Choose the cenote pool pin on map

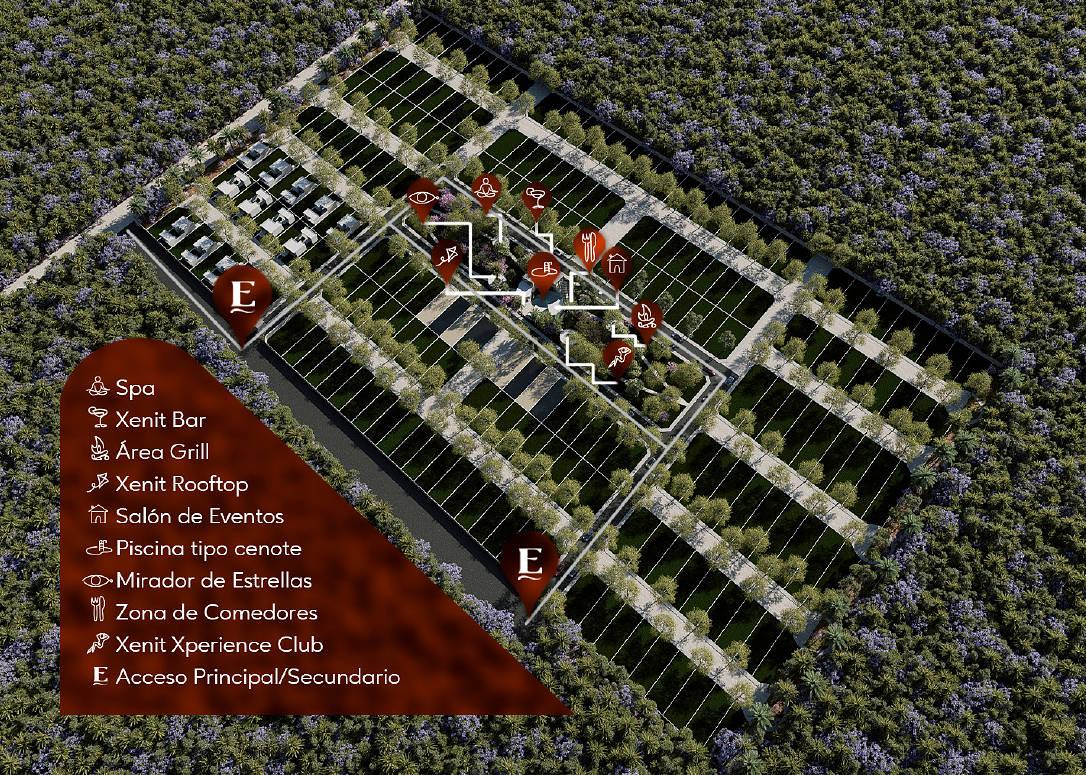(x=543, y=269)
